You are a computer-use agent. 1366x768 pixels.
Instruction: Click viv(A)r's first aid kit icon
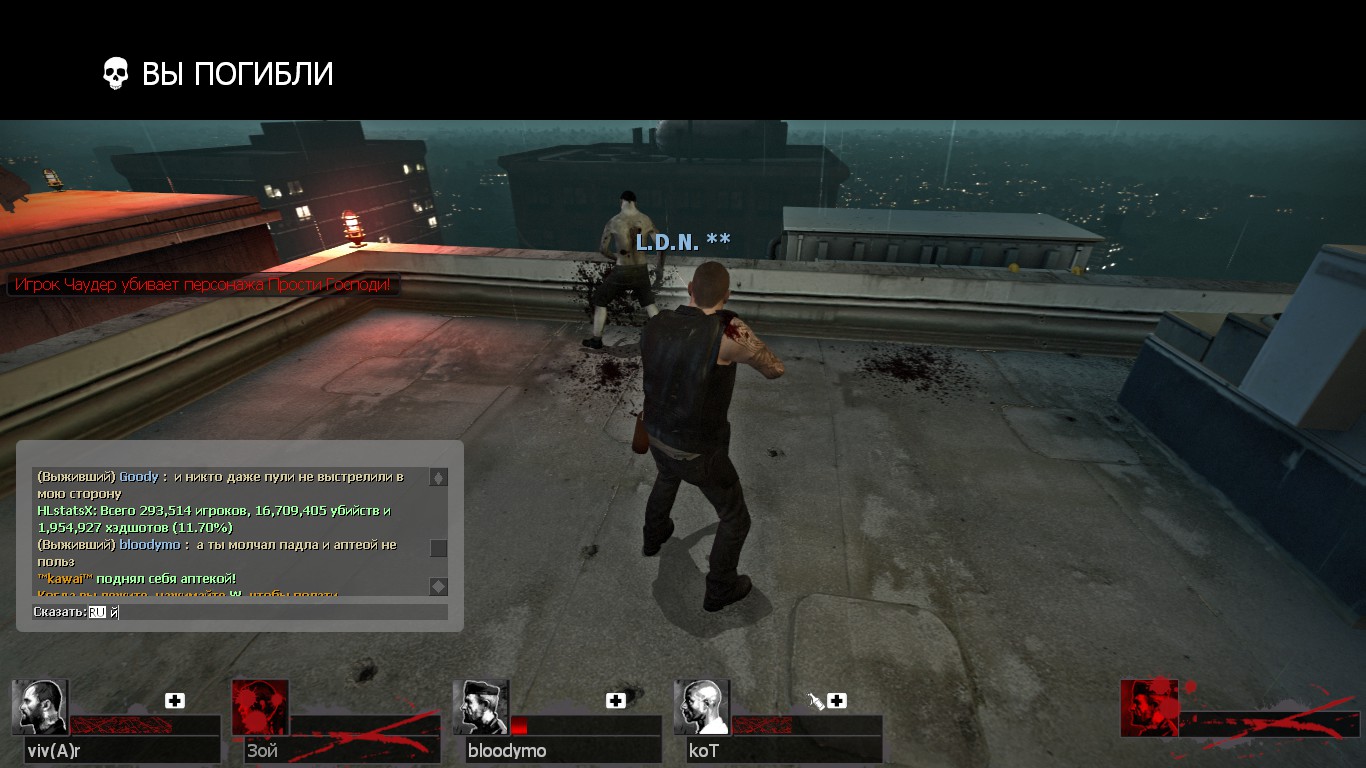175,701
